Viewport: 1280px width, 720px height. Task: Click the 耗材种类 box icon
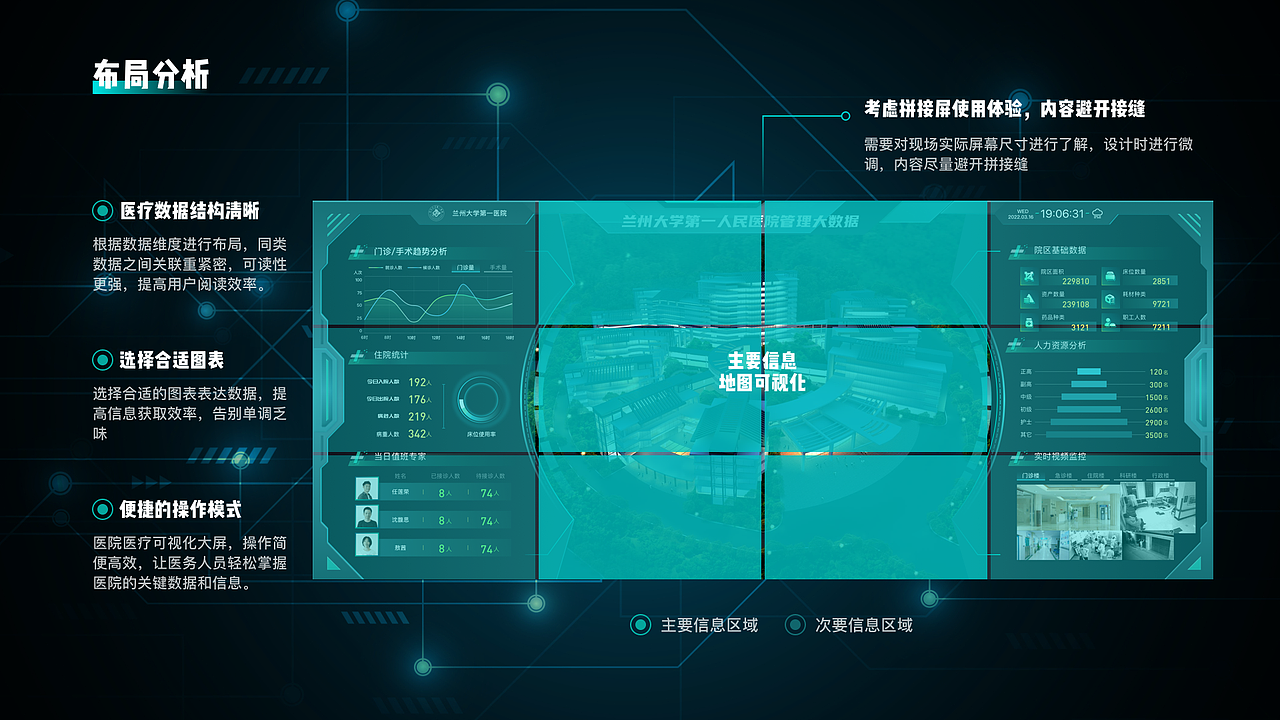pos(1110,298)
